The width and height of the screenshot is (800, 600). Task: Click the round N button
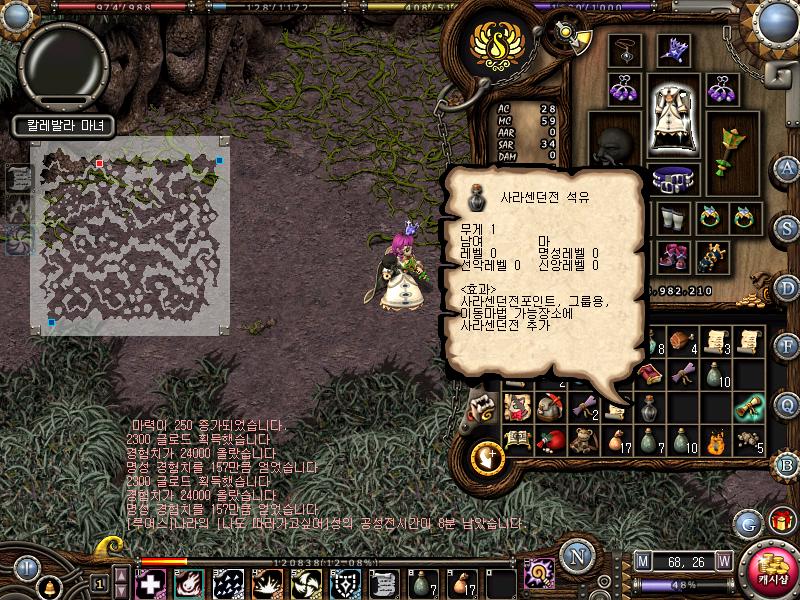pyautogui.click(x=575, y=555)
